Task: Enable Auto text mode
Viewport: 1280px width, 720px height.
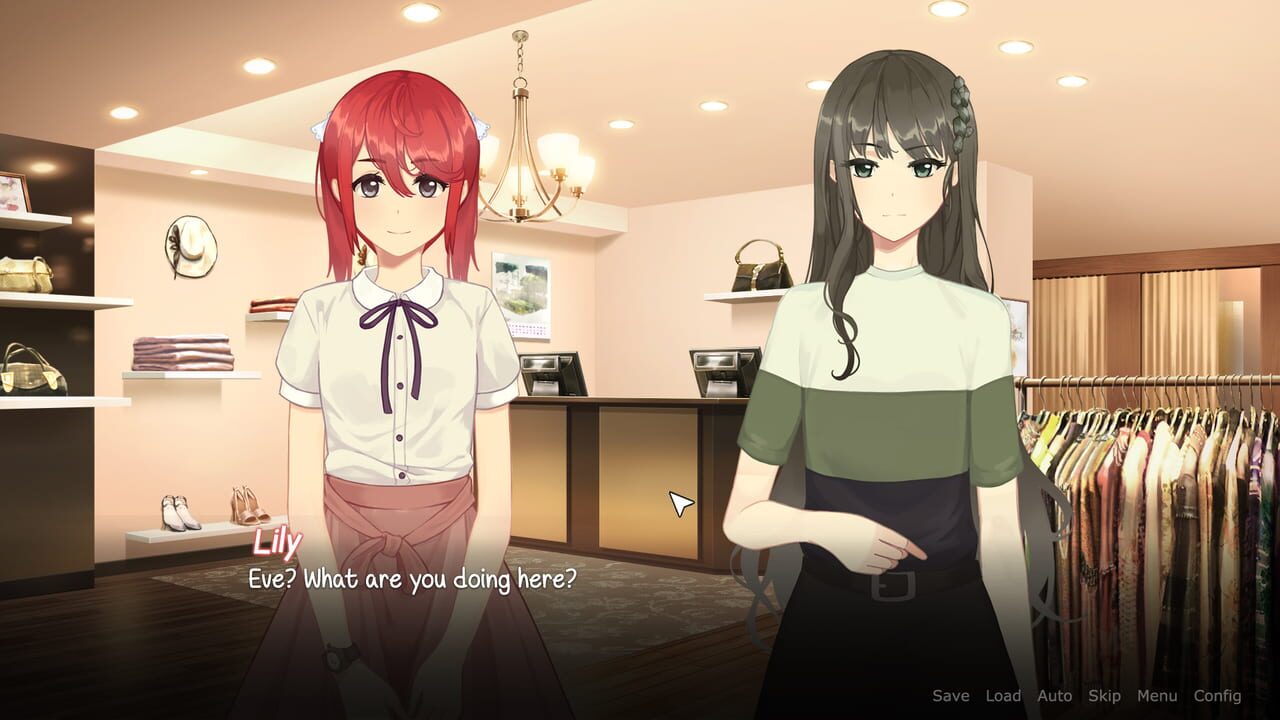Action: coord(1053,695)
